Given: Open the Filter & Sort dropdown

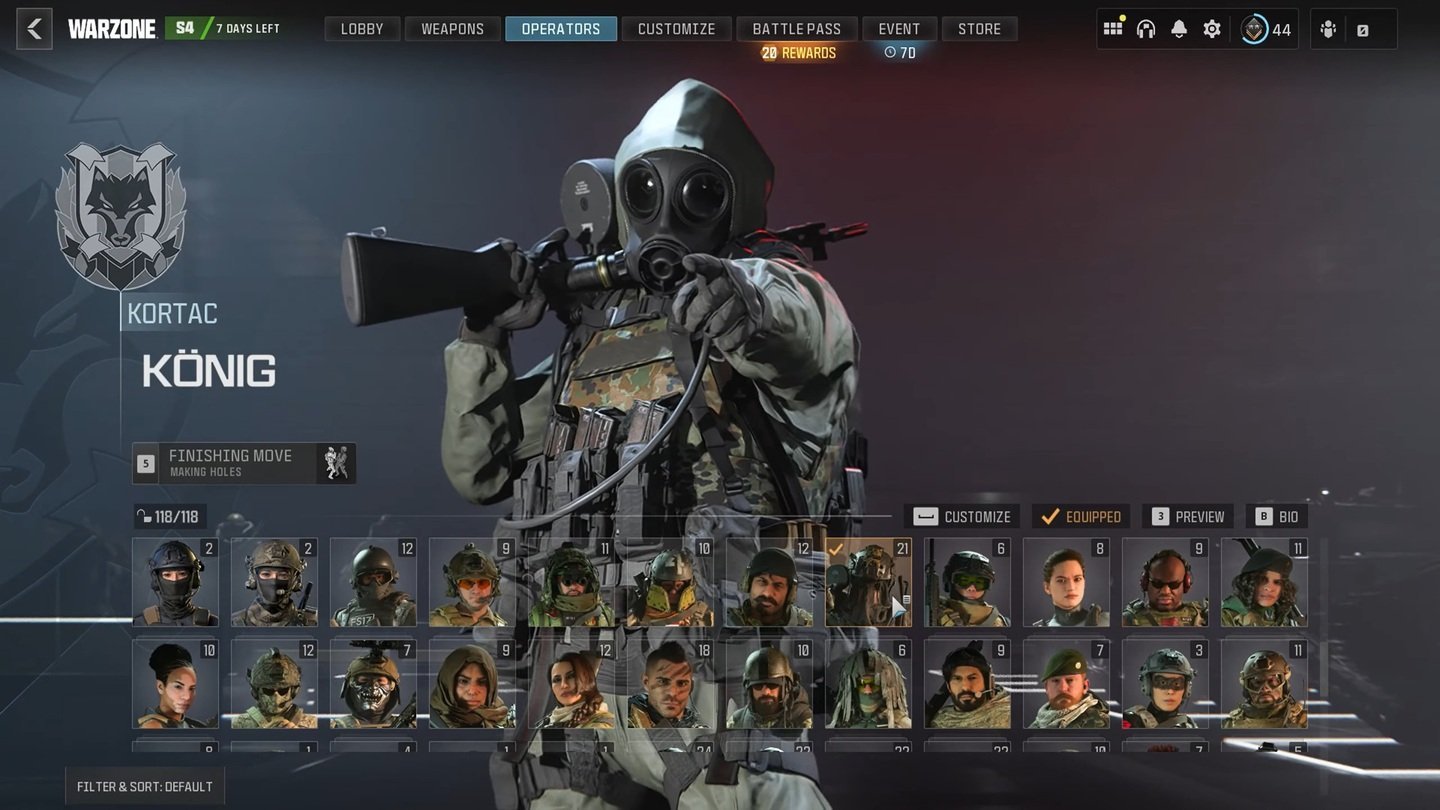Looking at the screenshot, I should click(144, 786).
